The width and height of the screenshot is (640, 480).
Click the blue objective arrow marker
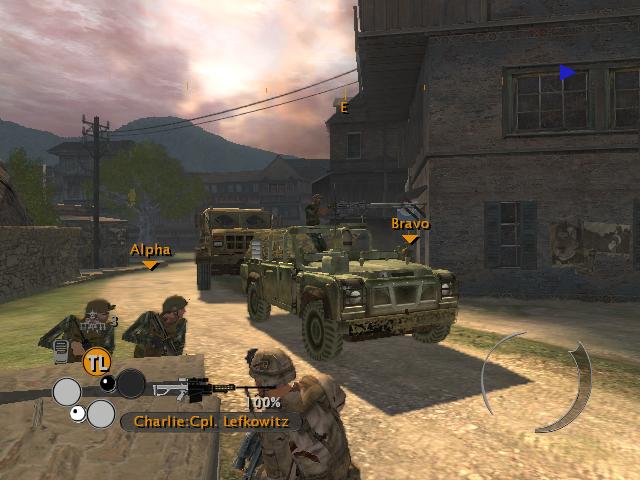pos(568,72)
